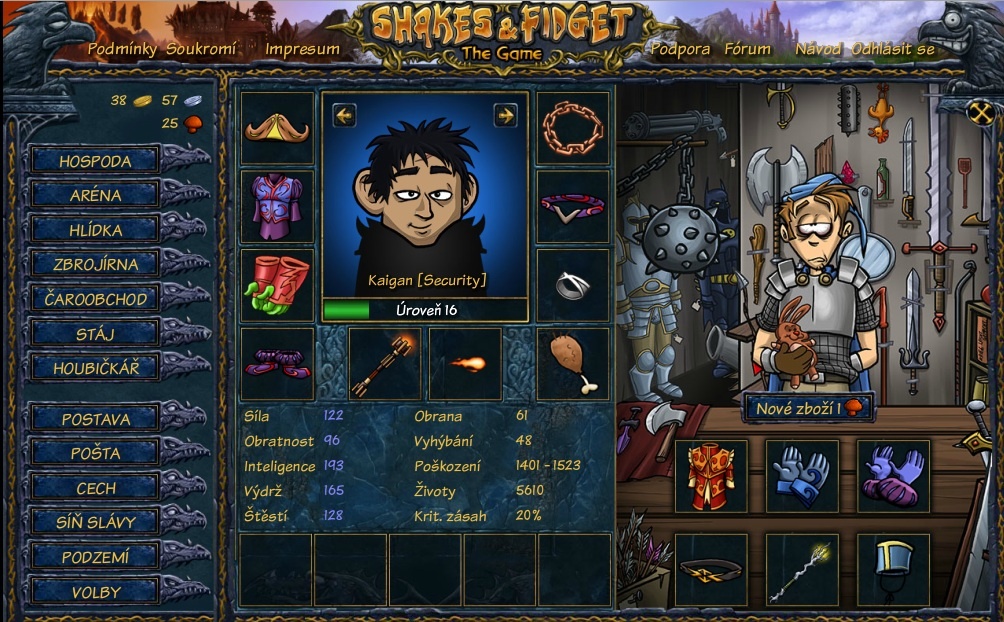Open the Volby options
Image resolution: width=1004 pixels, height=622 pixels.
[x=95, y=592]
